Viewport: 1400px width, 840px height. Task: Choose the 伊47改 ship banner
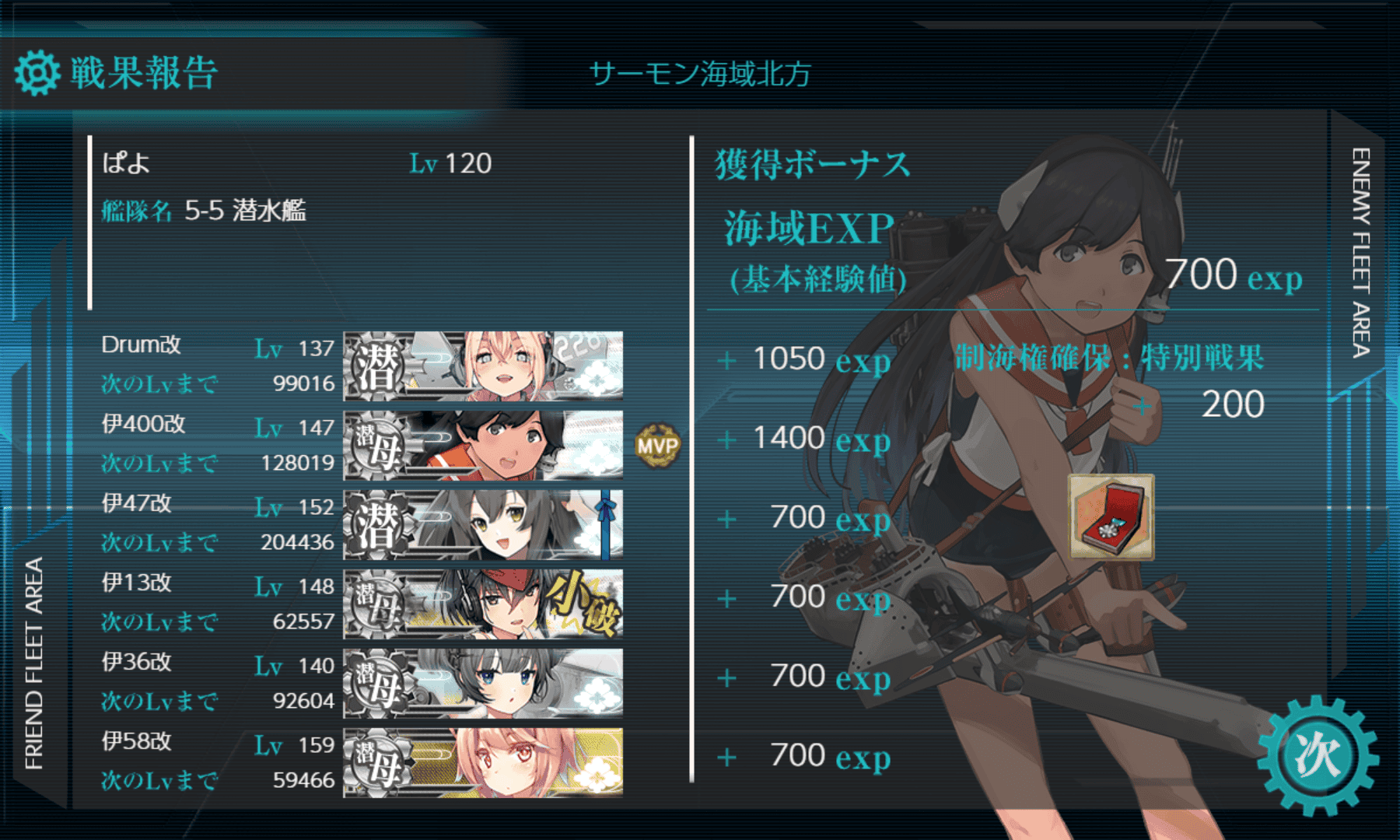(483, 524)
